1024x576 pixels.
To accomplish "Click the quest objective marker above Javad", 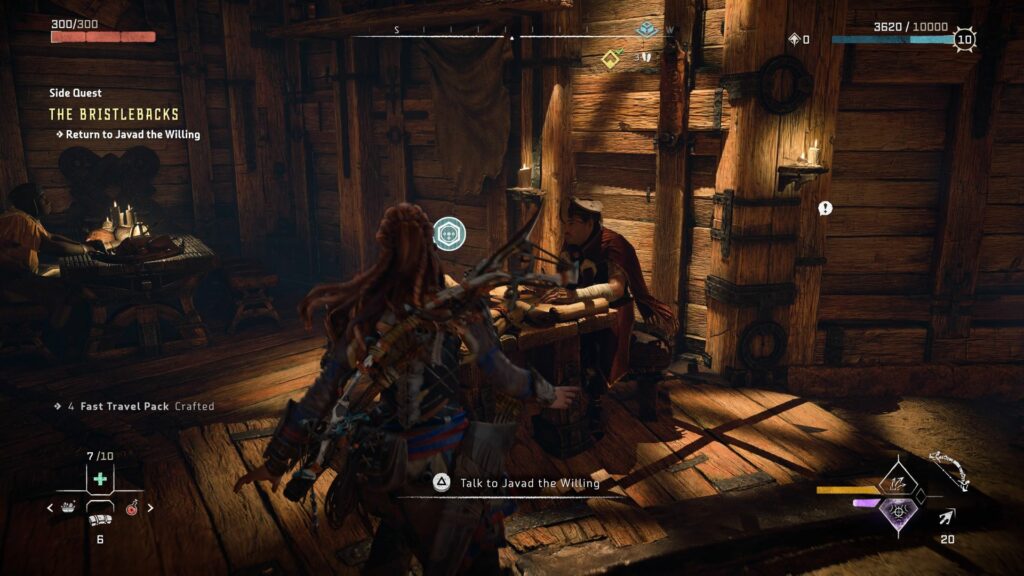I will (x=449, y=234).
